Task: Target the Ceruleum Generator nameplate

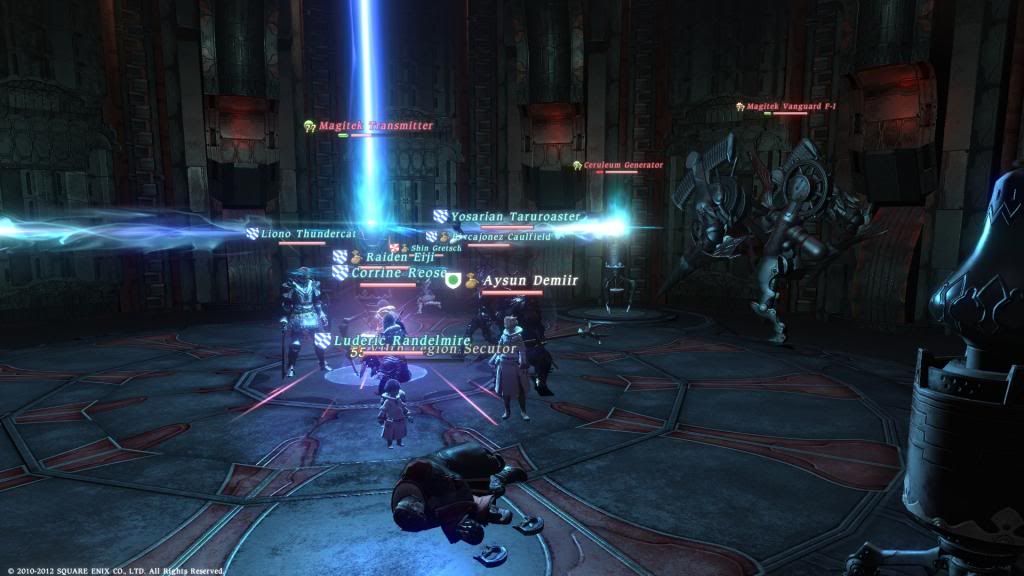Action: coord(623,165)
